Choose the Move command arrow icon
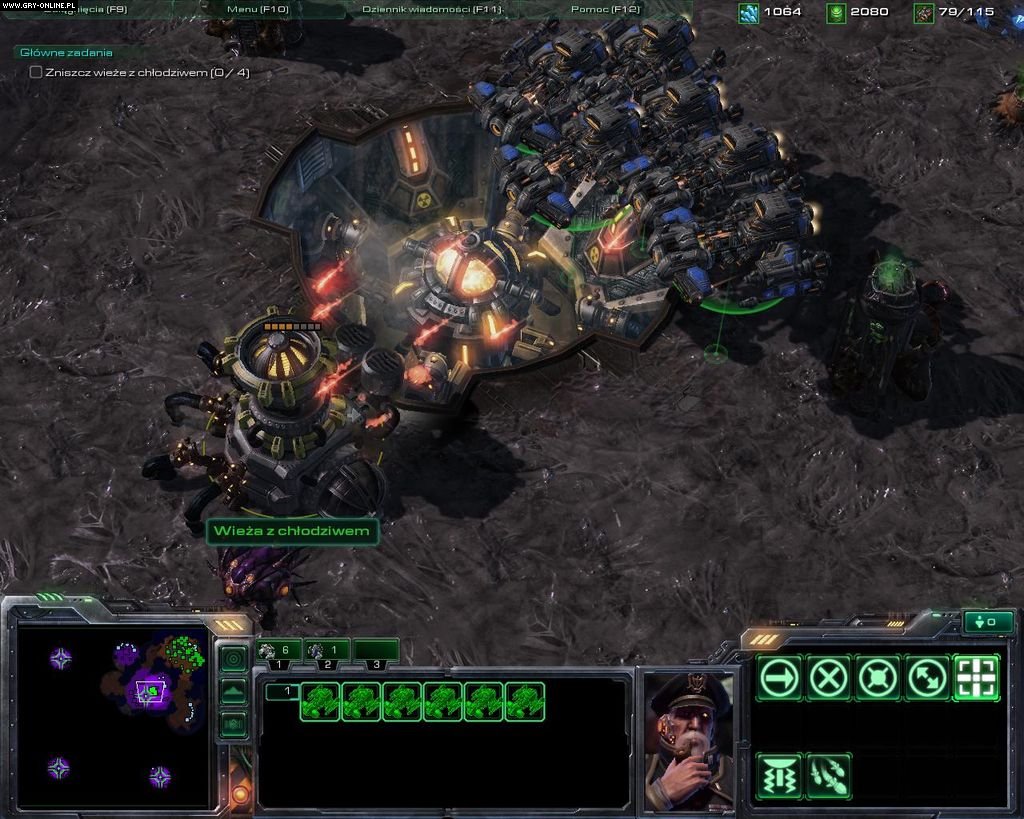Viewport: 1024px width, 819px height. pos(780,679)
